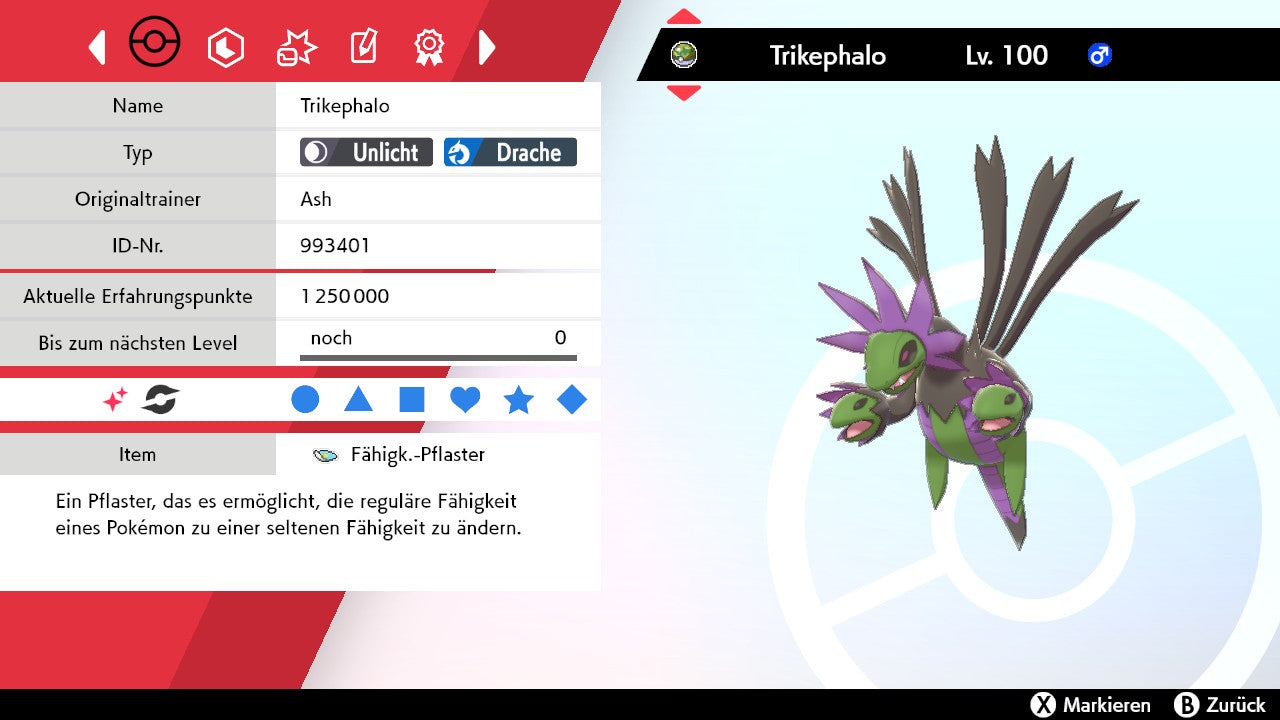Open the hexagon stats tab

pyautogui.click(x=225, y=47)
